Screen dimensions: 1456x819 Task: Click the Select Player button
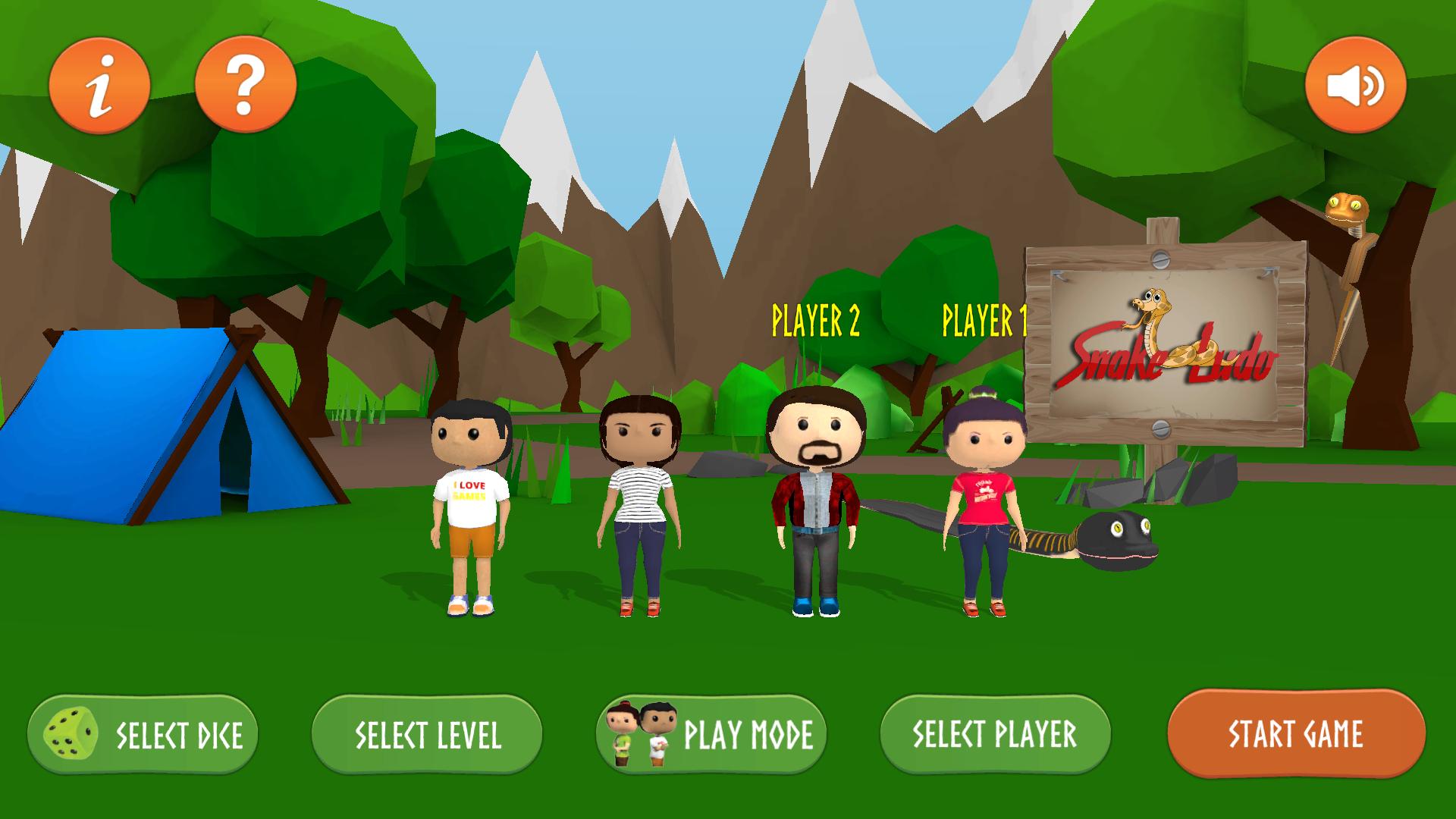coord(995,734)
